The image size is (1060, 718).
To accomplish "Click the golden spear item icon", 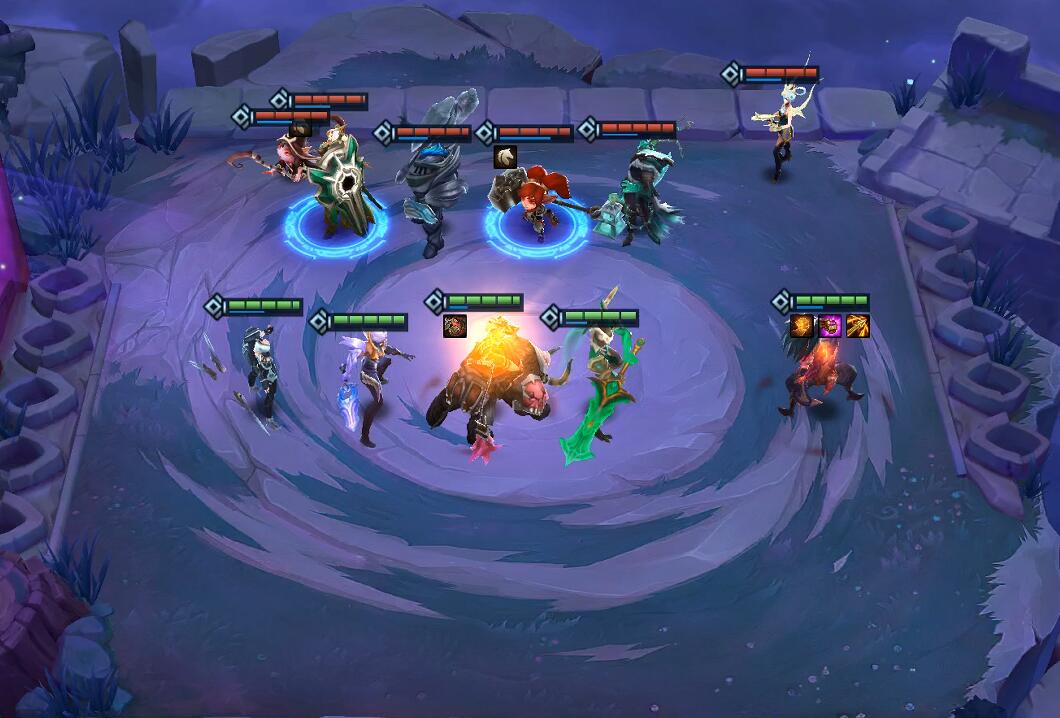I will click(x=858, y=326).
